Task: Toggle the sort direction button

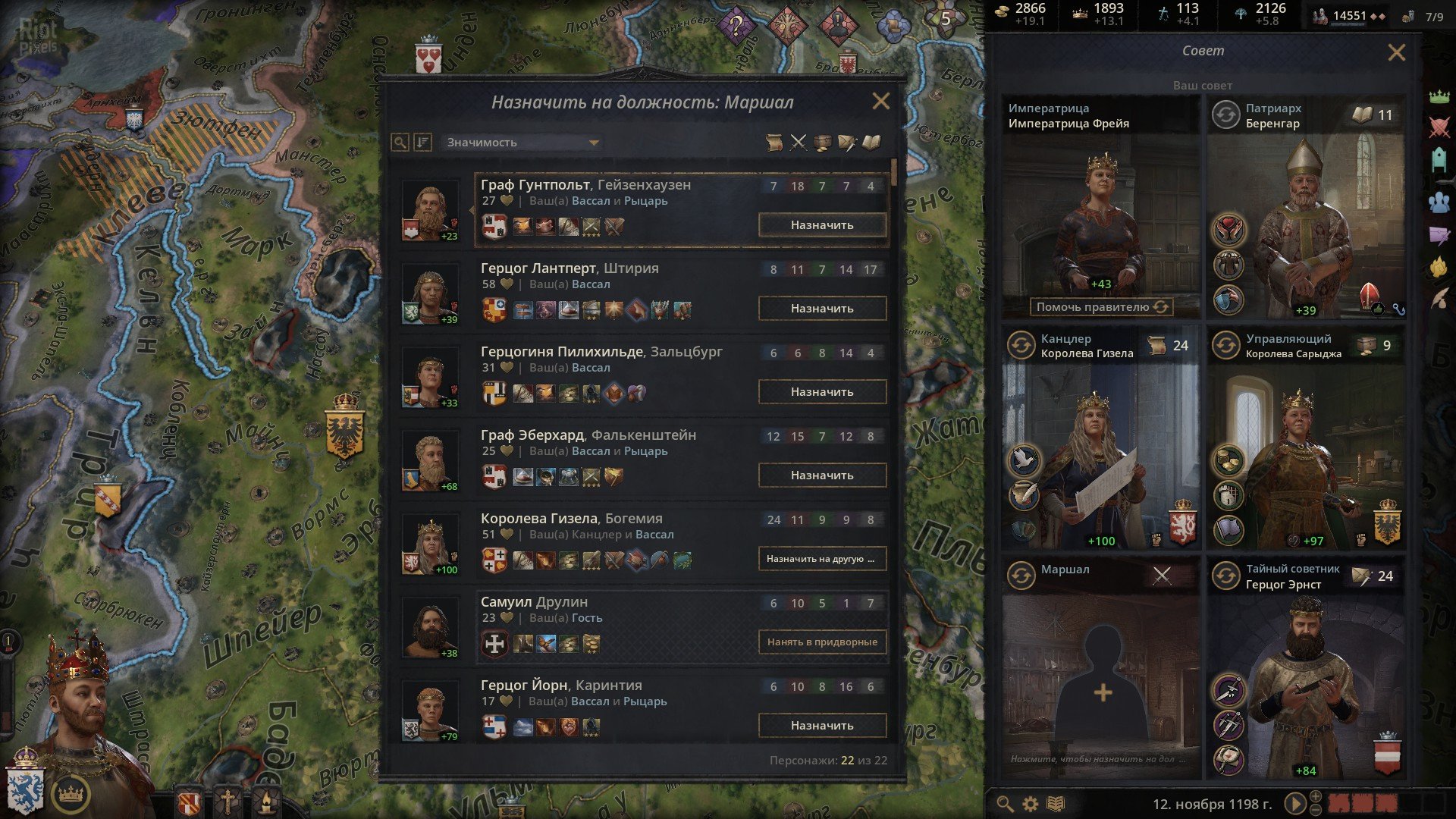Action: point(422,143)
